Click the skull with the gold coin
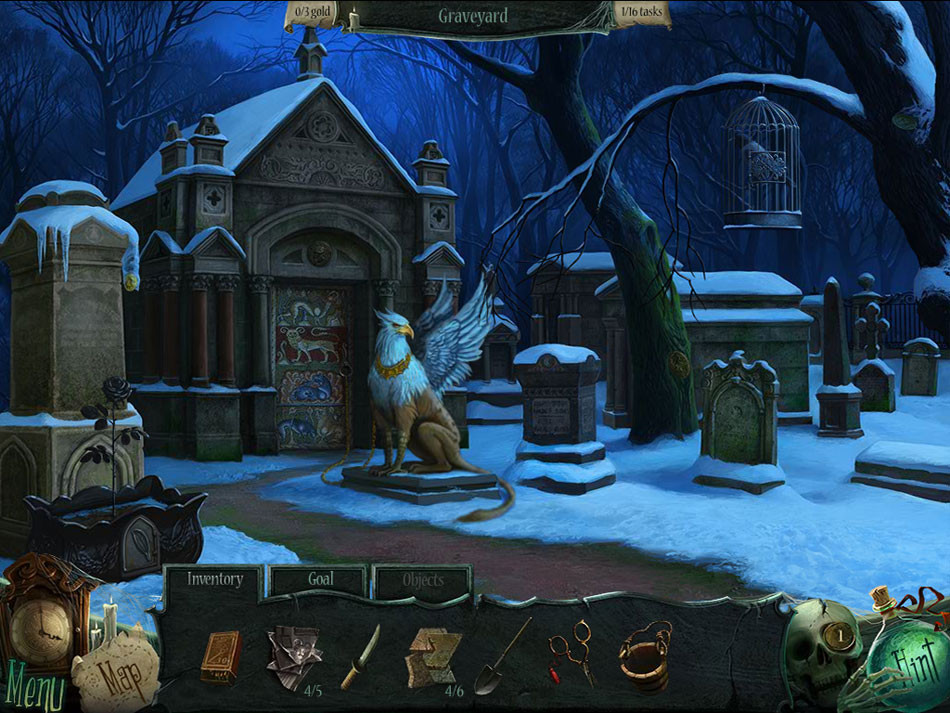 pyautogui.click(x=823, y=650)
